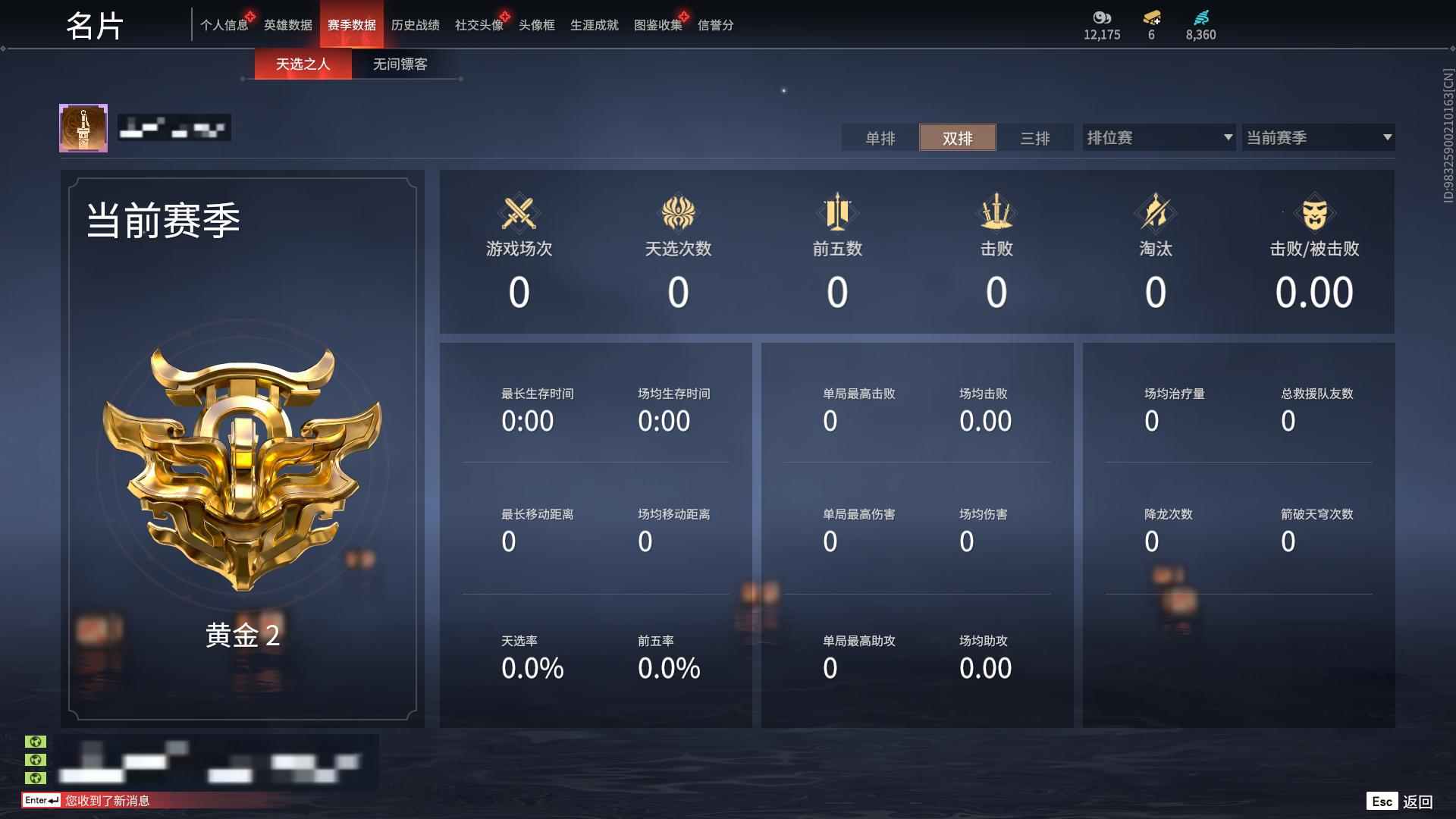Click the 淘汰 stat icon
Viewport: 1456px width, 819px height.
[1155, 213]
